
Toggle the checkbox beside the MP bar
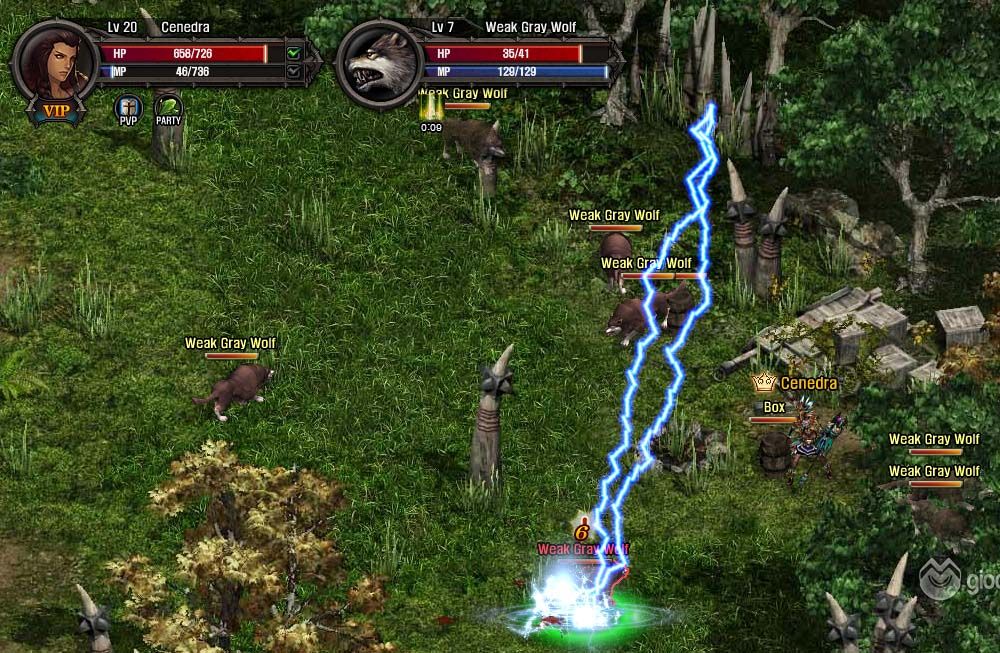point(293,72)
